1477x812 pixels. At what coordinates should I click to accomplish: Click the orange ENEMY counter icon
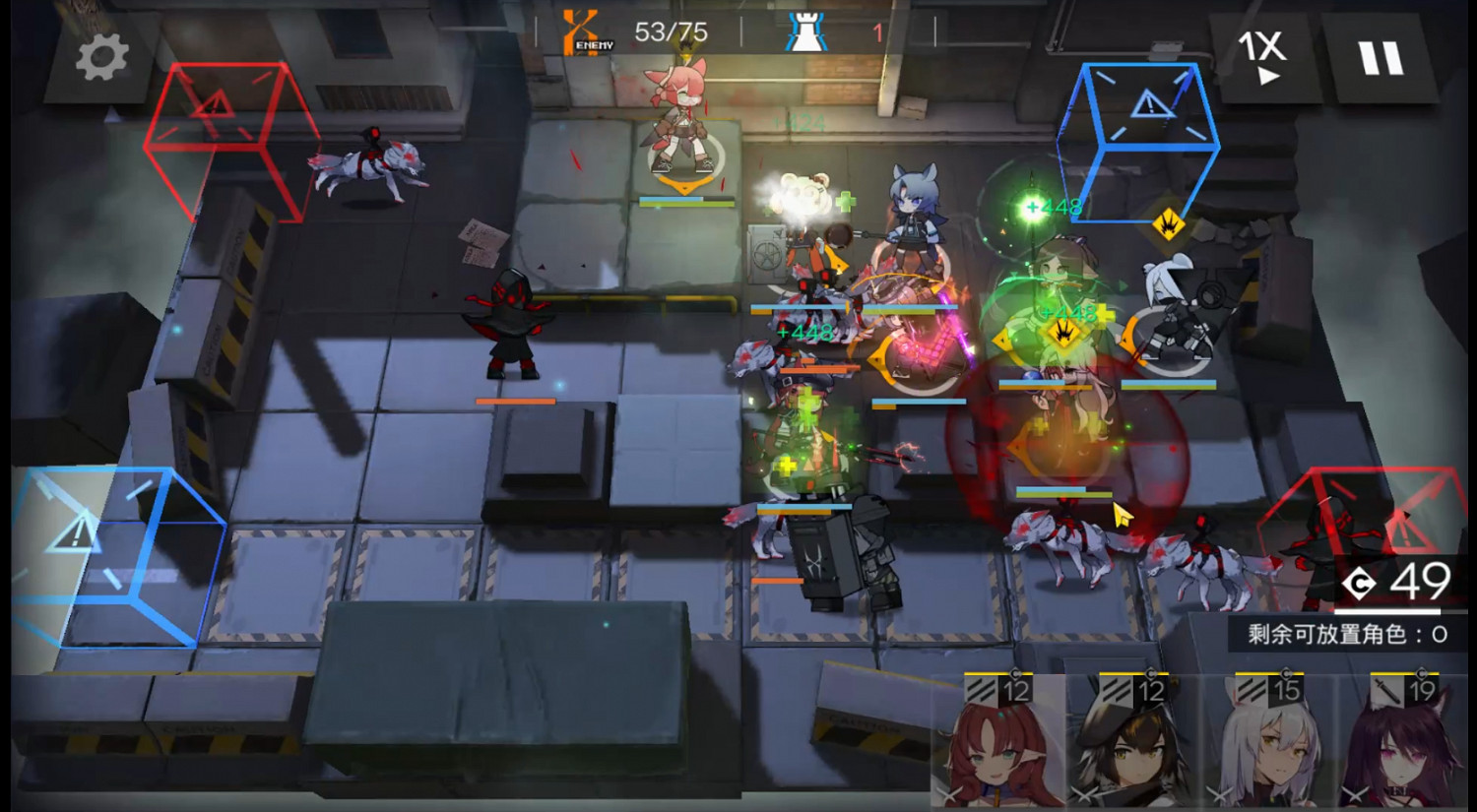[581, 30]
